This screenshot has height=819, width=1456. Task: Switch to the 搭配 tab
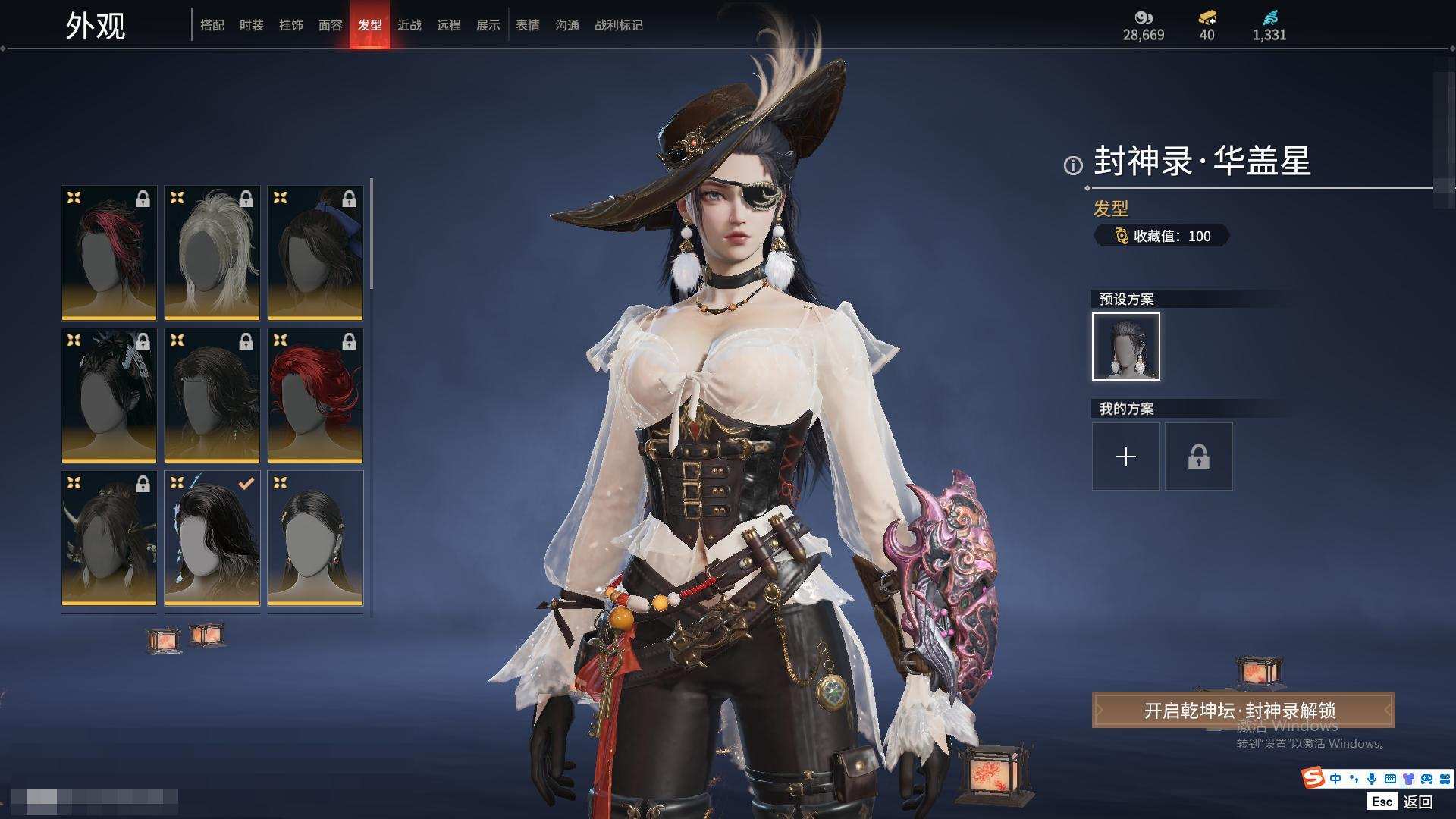click(212, 25)
